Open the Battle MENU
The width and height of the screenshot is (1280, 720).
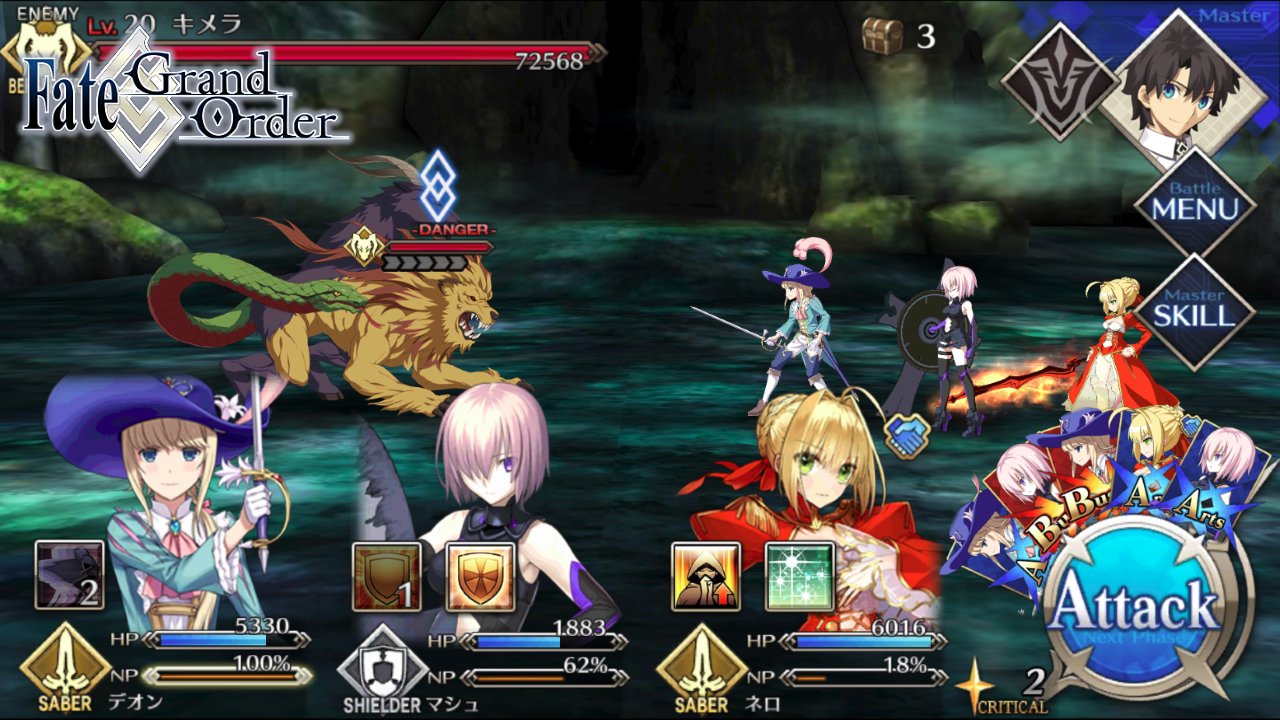click(x=1194, y=201)
